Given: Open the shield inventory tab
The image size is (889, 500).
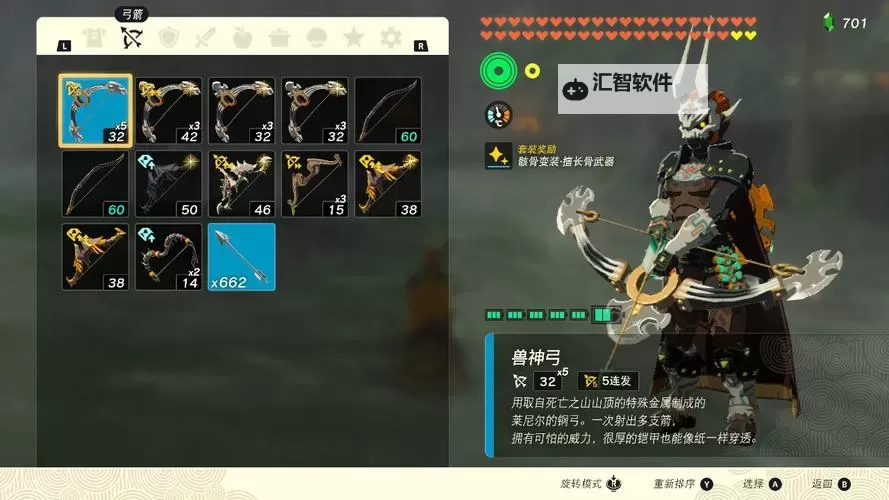Looking at the screenshot, I should coord(169,39).
